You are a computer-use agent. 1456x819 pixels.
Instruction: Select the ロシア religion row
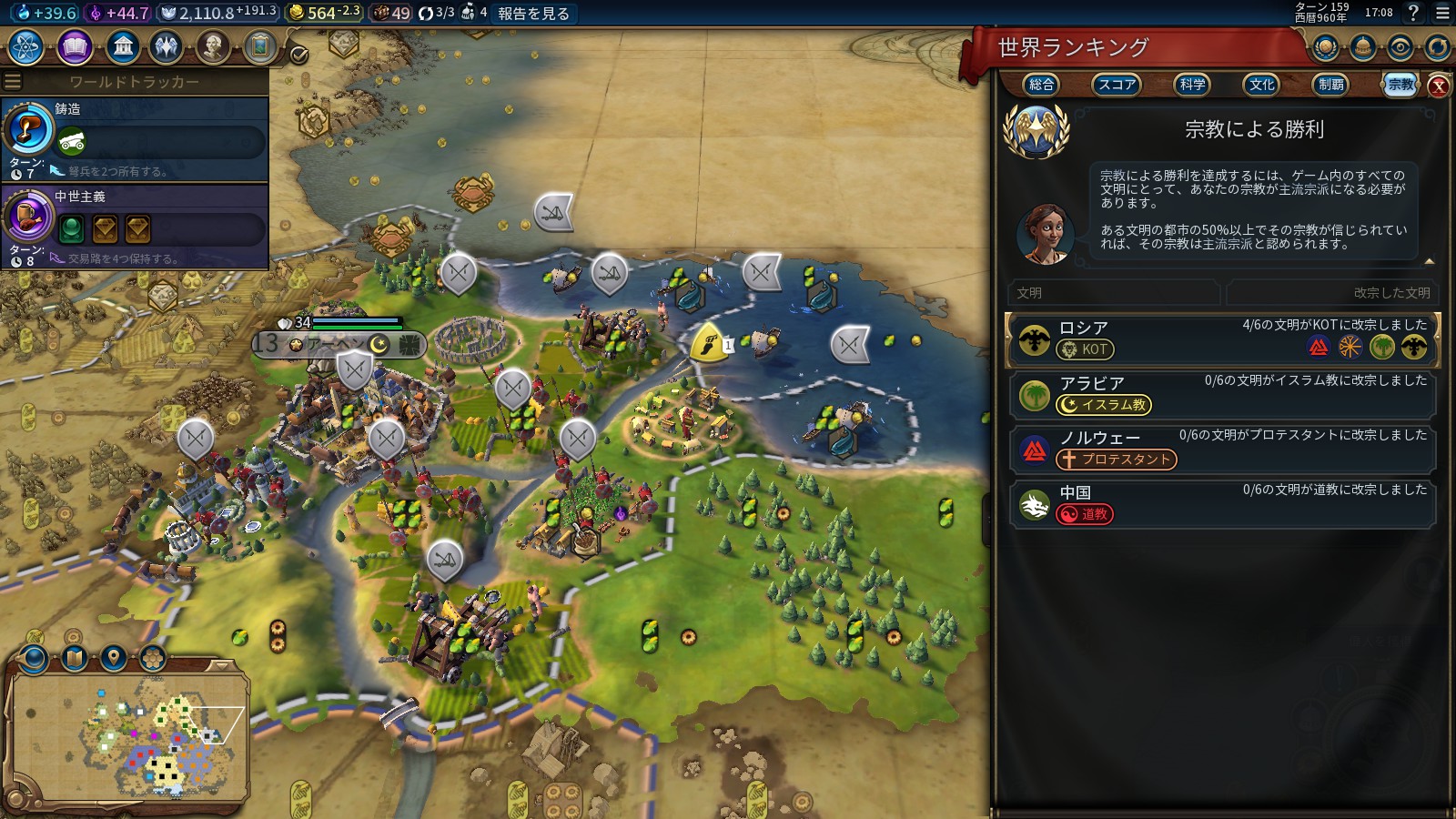[1220, 339]
